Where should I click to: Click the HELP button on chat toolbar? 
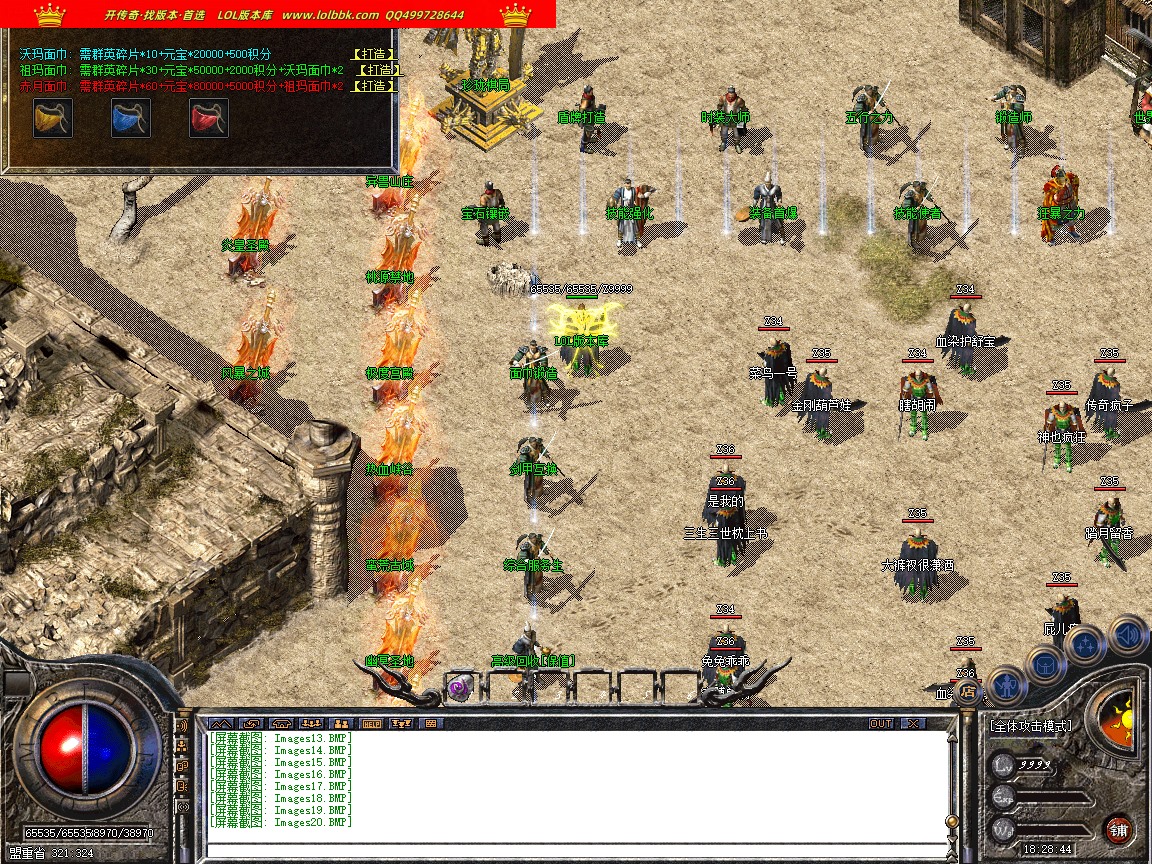(372, 723)
